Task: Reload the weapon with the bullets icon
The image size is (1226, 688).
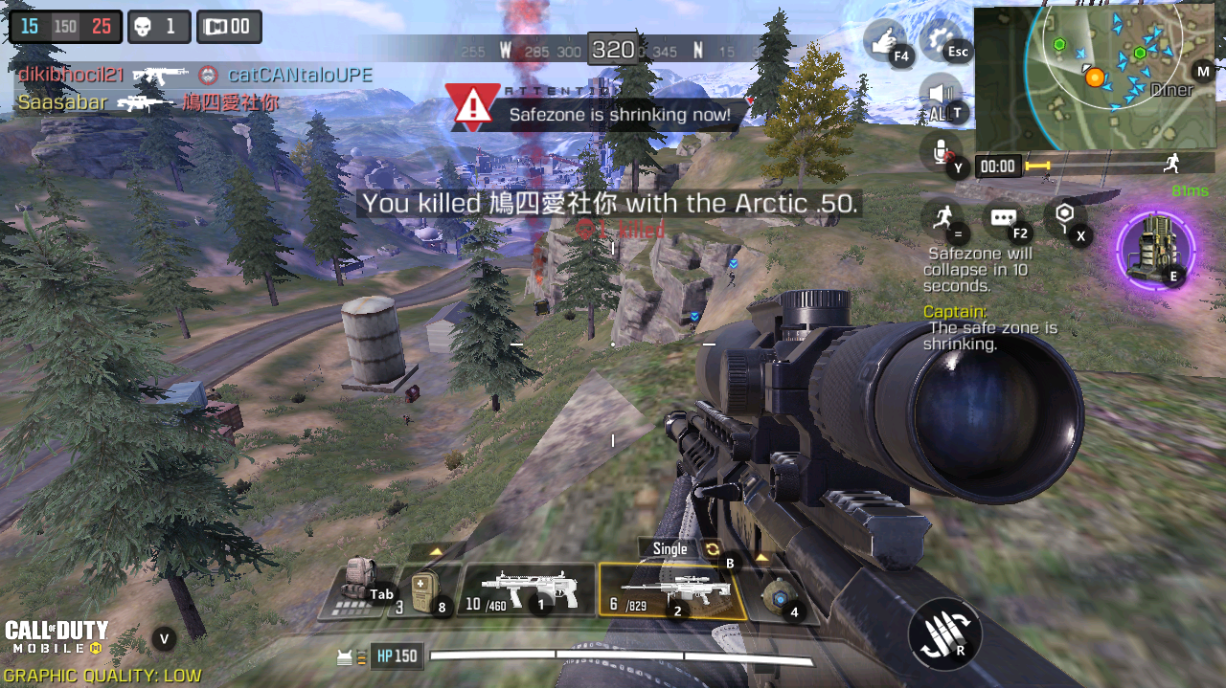Action: [x=942, y=633]
